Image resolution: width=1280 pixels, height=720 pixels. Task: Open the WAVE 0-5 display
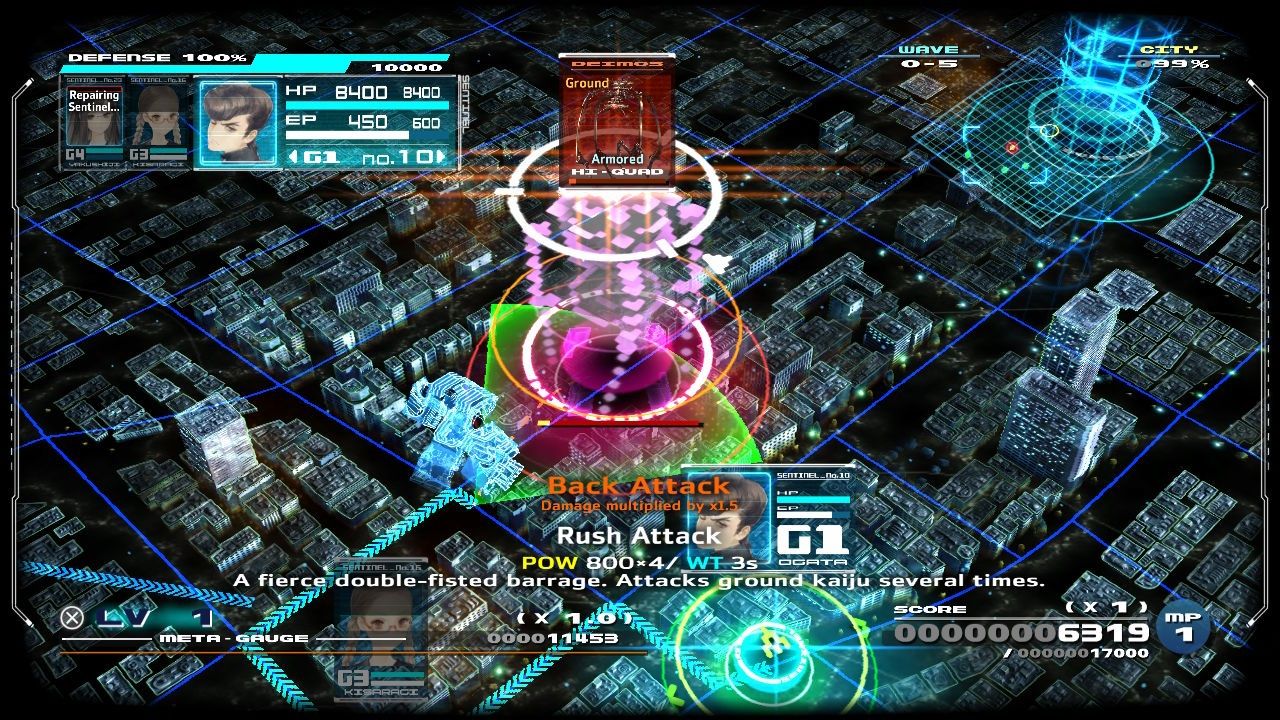pos(929,55)
